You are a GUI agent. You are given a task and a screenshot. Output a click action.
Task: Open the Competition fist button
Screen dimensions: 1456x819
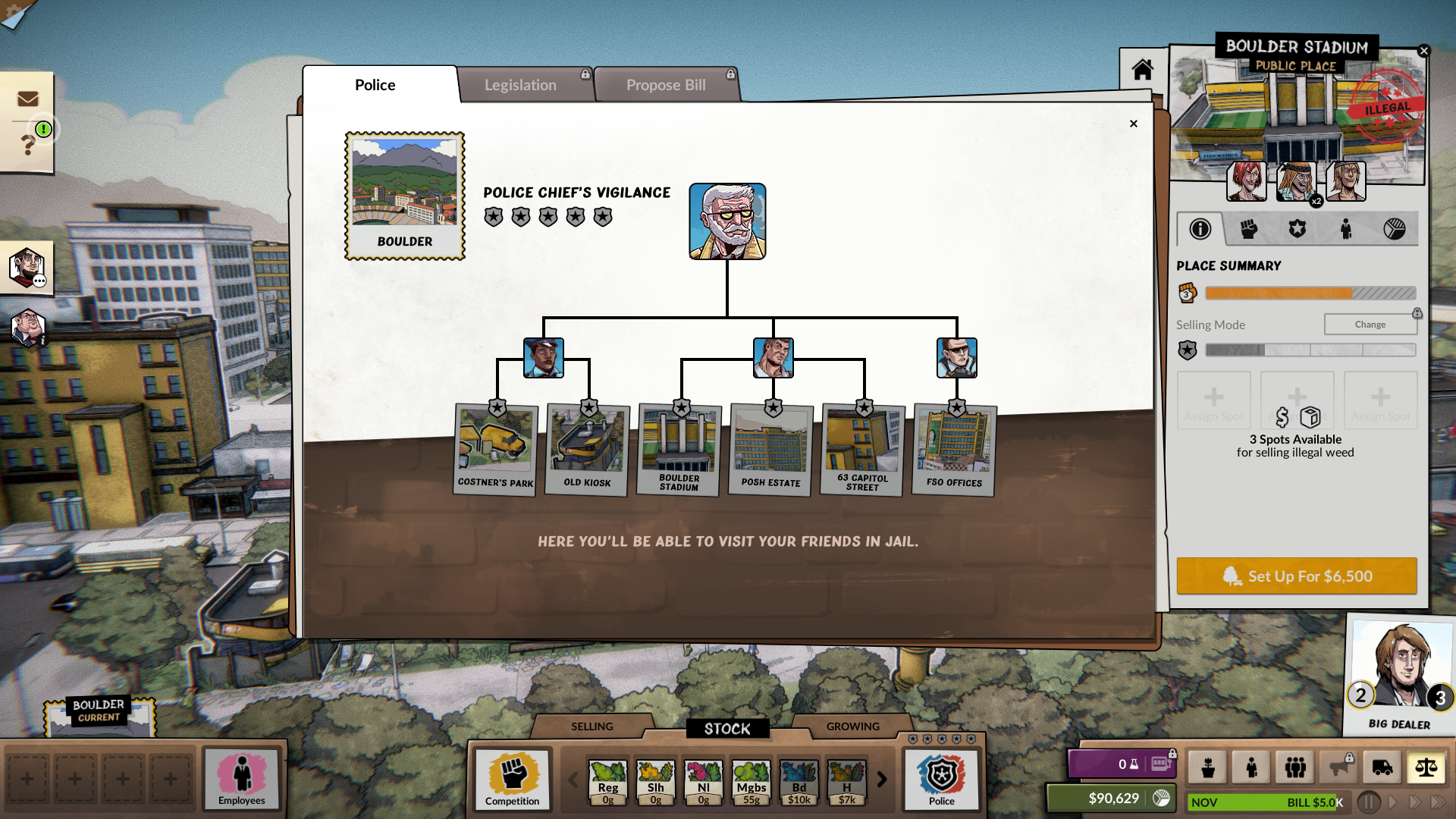[513, 779]
